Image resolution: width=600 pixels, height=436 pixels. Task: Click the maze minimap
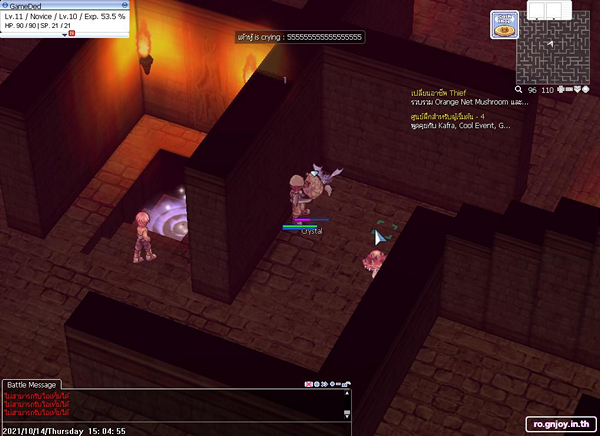click(x=553, y=51)
